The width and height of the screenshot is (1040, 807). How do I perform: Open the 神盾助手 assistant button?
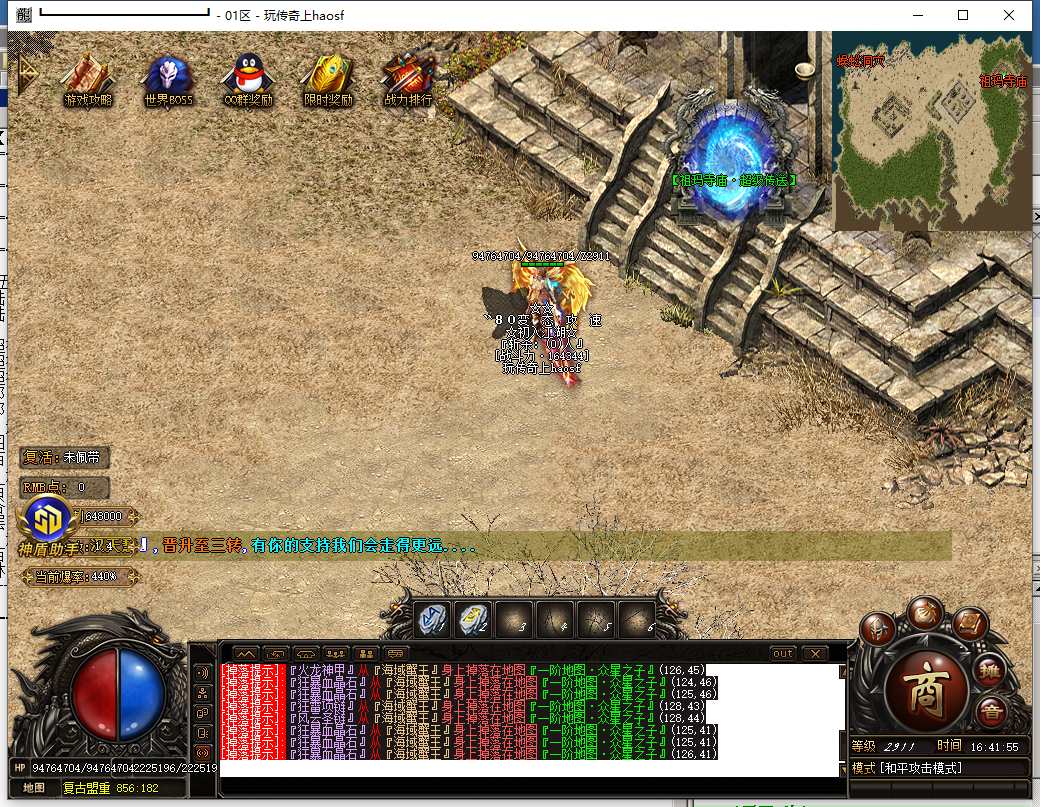(x=47, y=518)
